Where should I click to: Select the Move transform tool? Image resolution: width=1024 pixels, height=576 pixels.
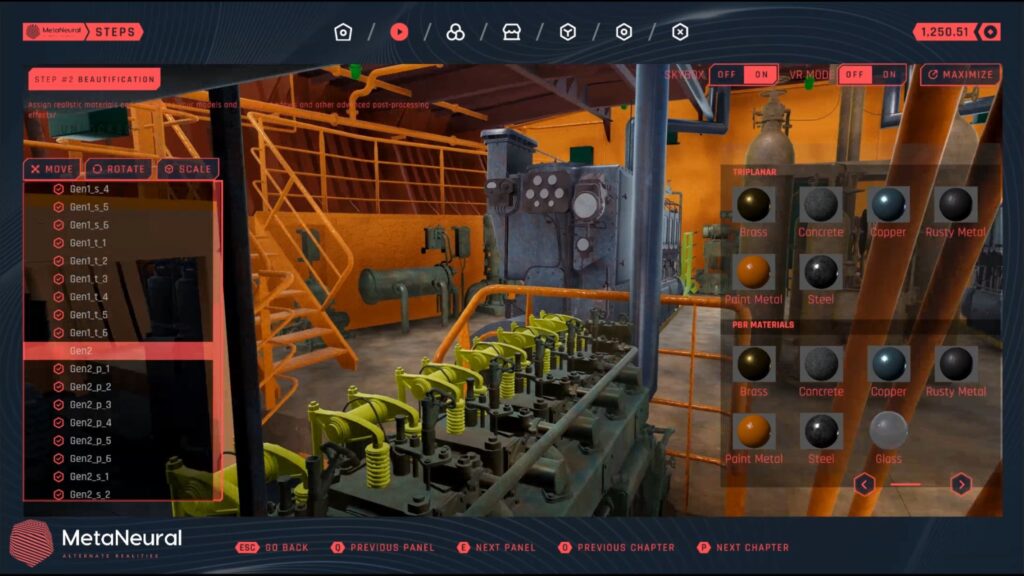tap(51, 169)
